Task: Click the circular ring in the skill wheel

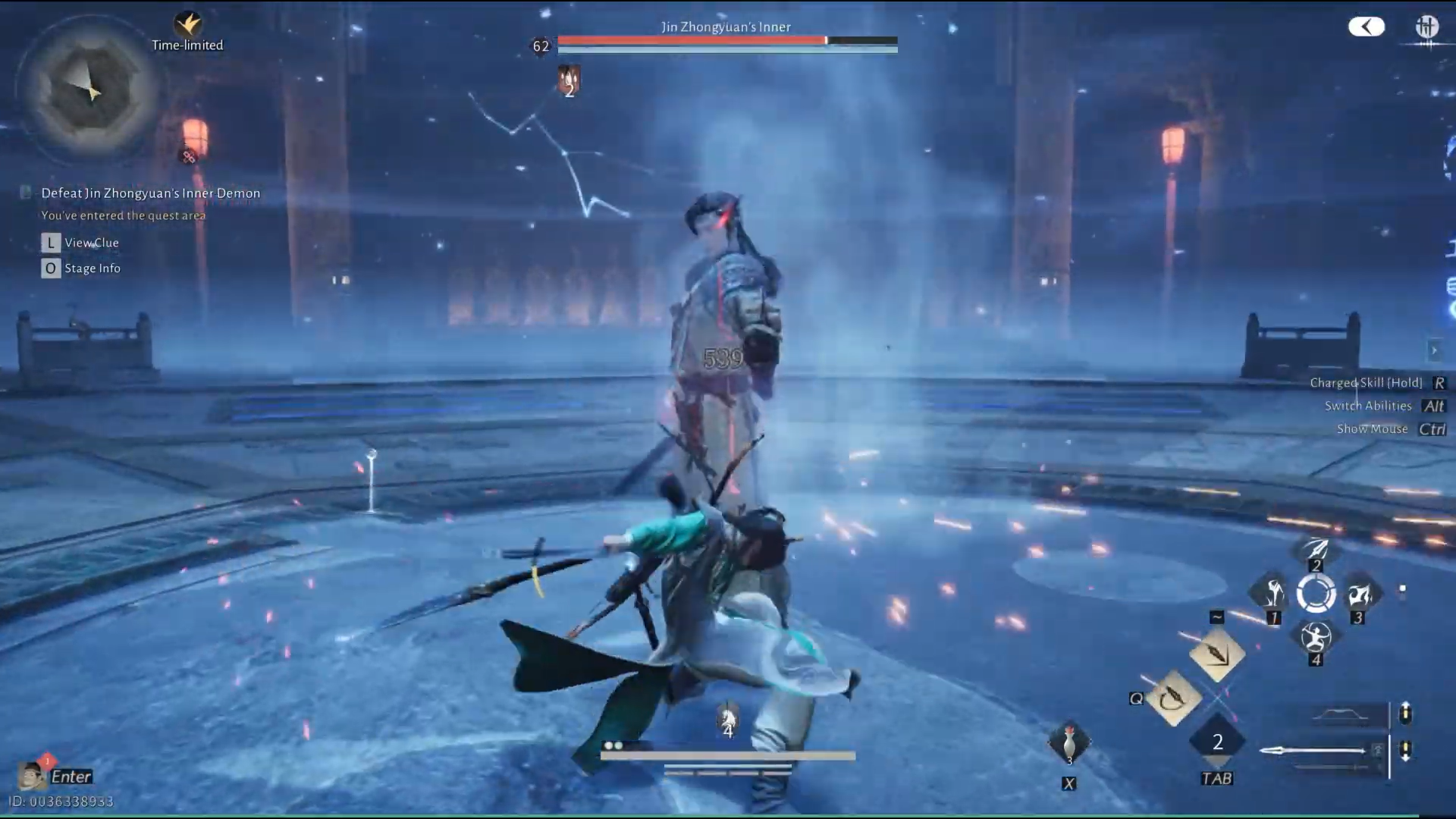Action: click(1316, 594)
